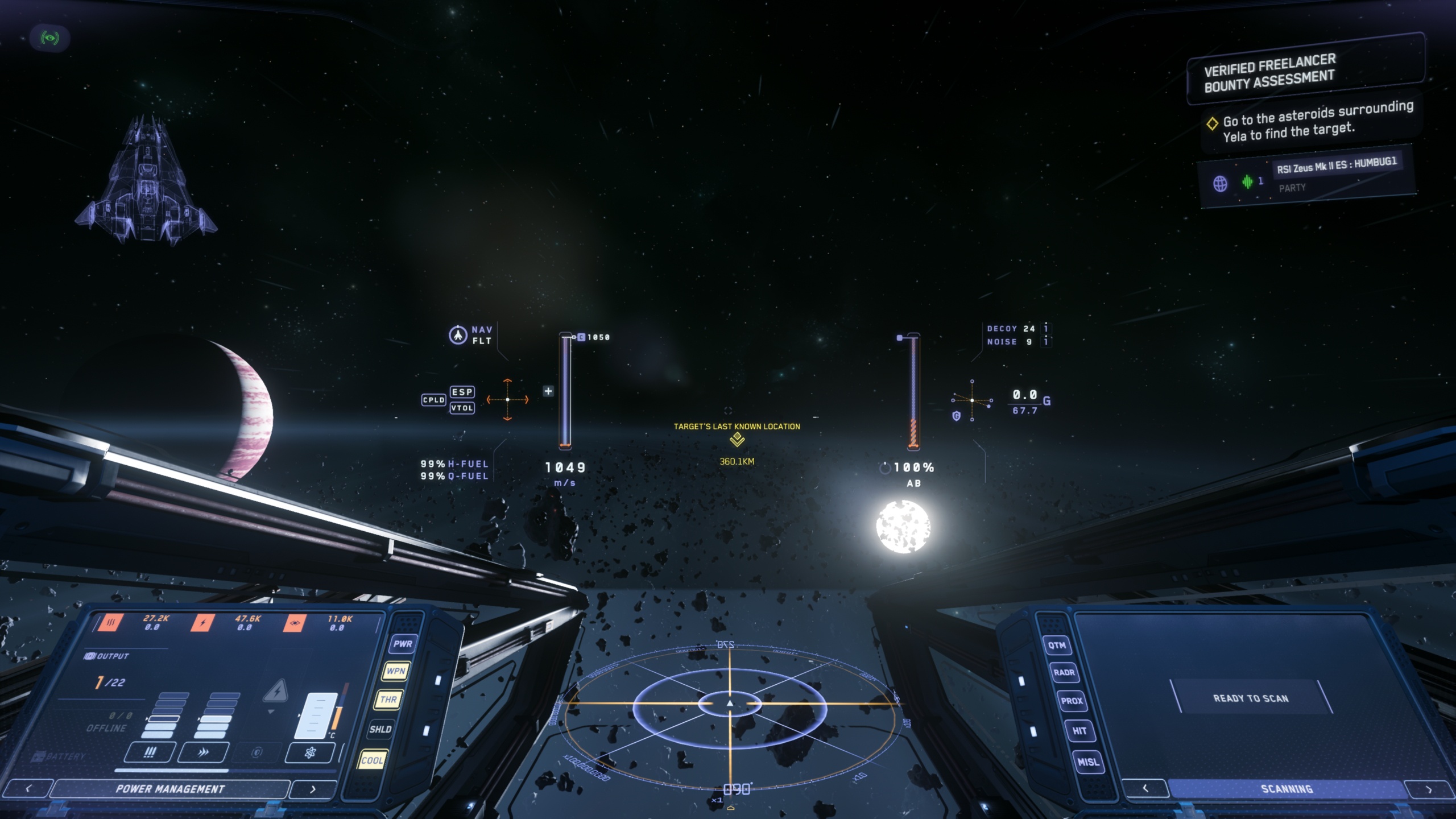Select the engine triple-chevron power button
The width and height of the screenshot is (1456, 819).
click(203, 752)
